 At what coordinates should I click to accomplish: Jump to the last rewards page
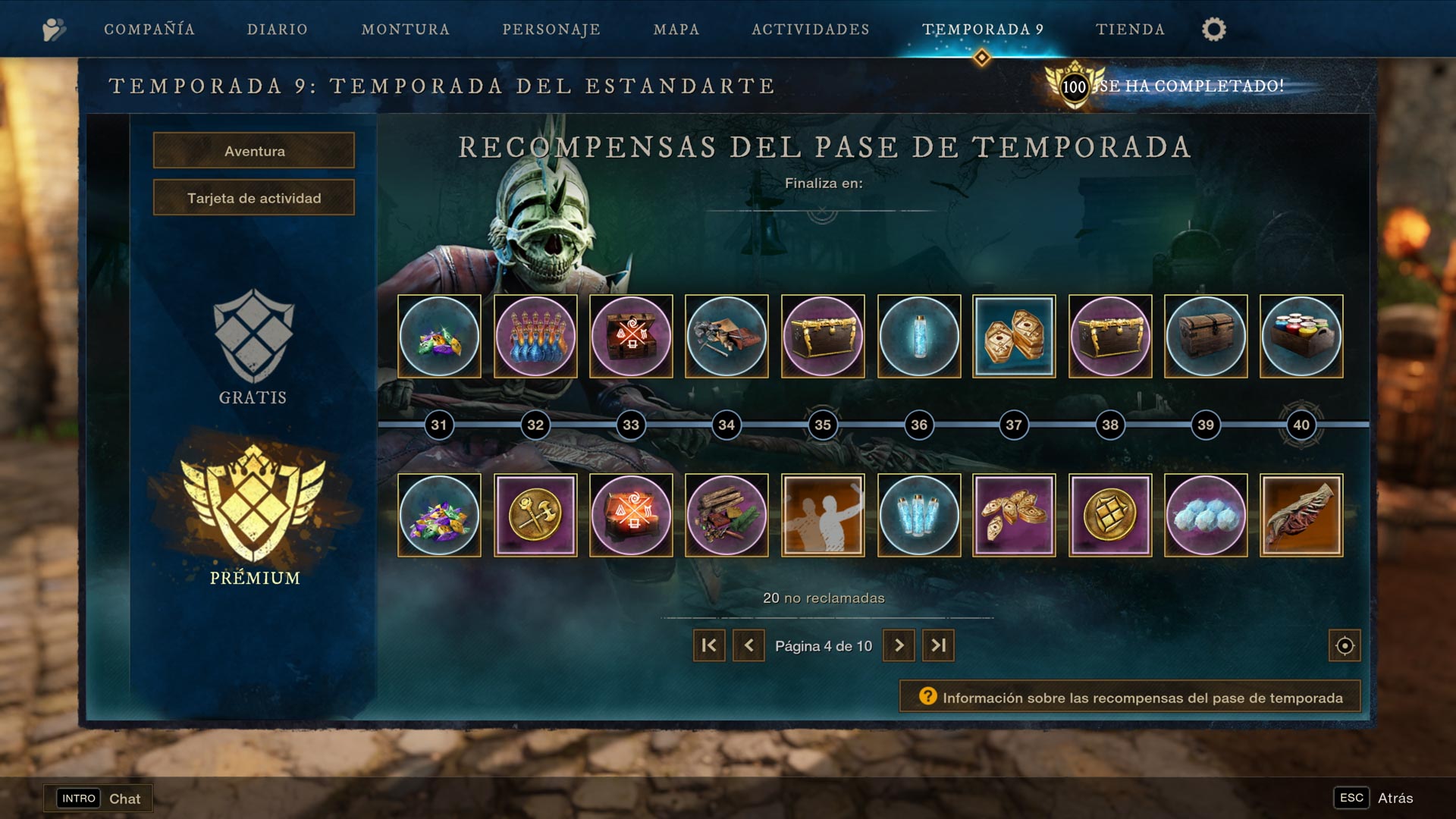[938, 645]
